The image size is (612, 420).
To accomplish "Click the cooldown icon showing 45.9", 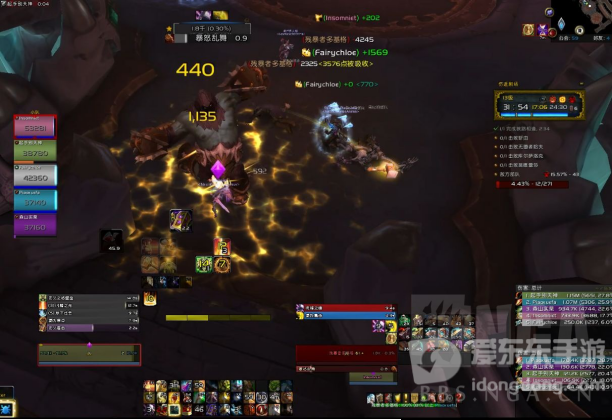I will click(111, 241).
